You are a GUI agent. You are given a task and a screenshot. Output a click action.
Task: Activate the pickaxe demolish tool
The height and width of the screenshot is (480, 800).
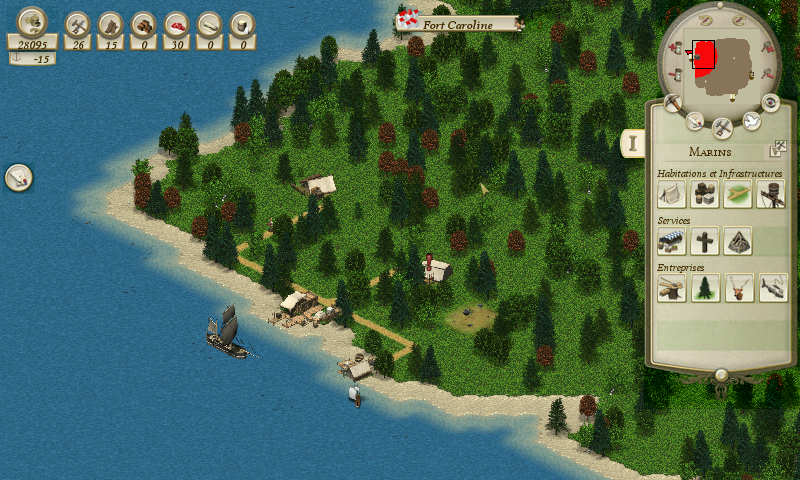[673, 102]
